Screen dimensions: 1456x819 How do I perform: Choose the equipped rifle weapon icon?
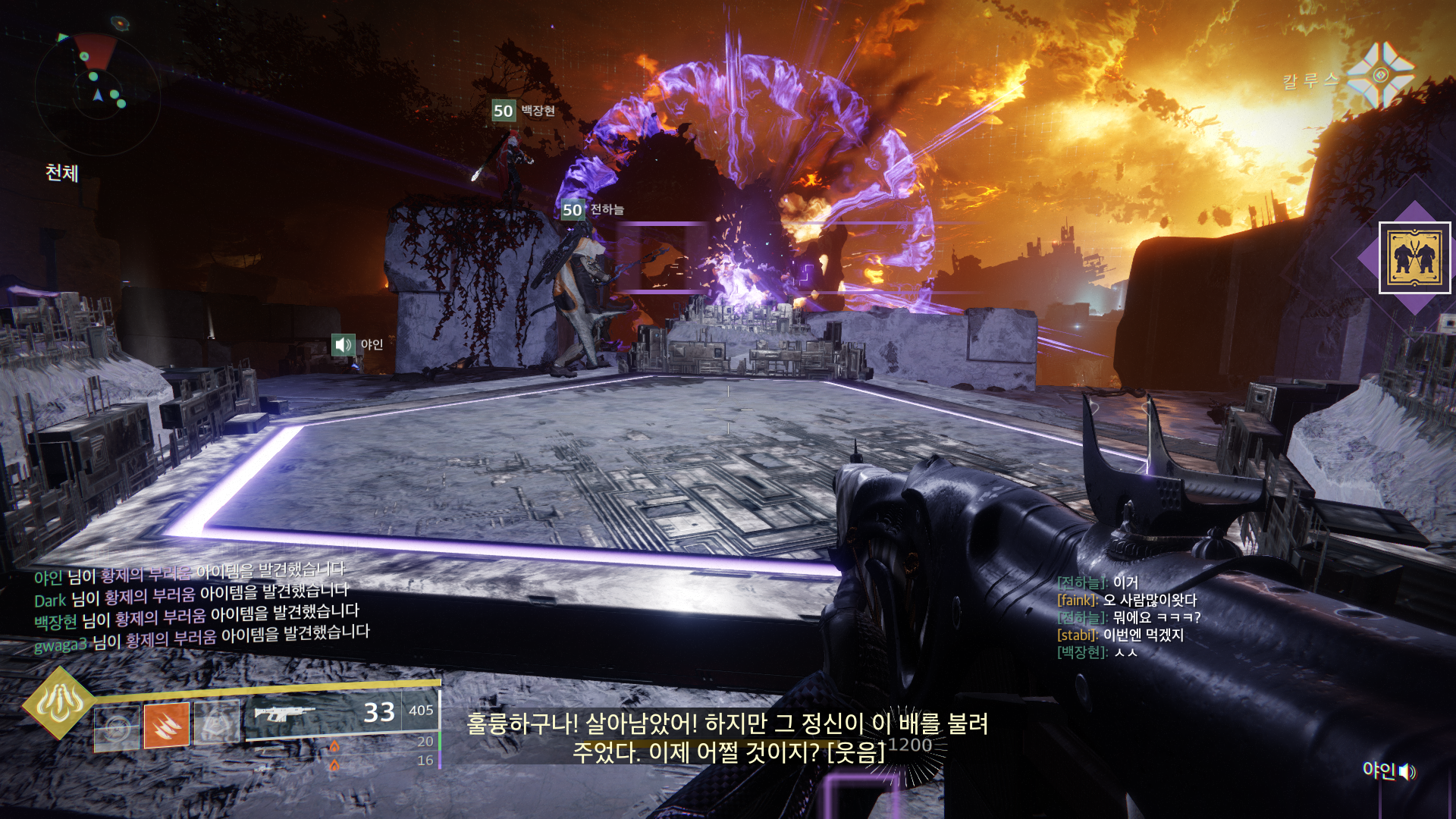[x=284, y=714]
